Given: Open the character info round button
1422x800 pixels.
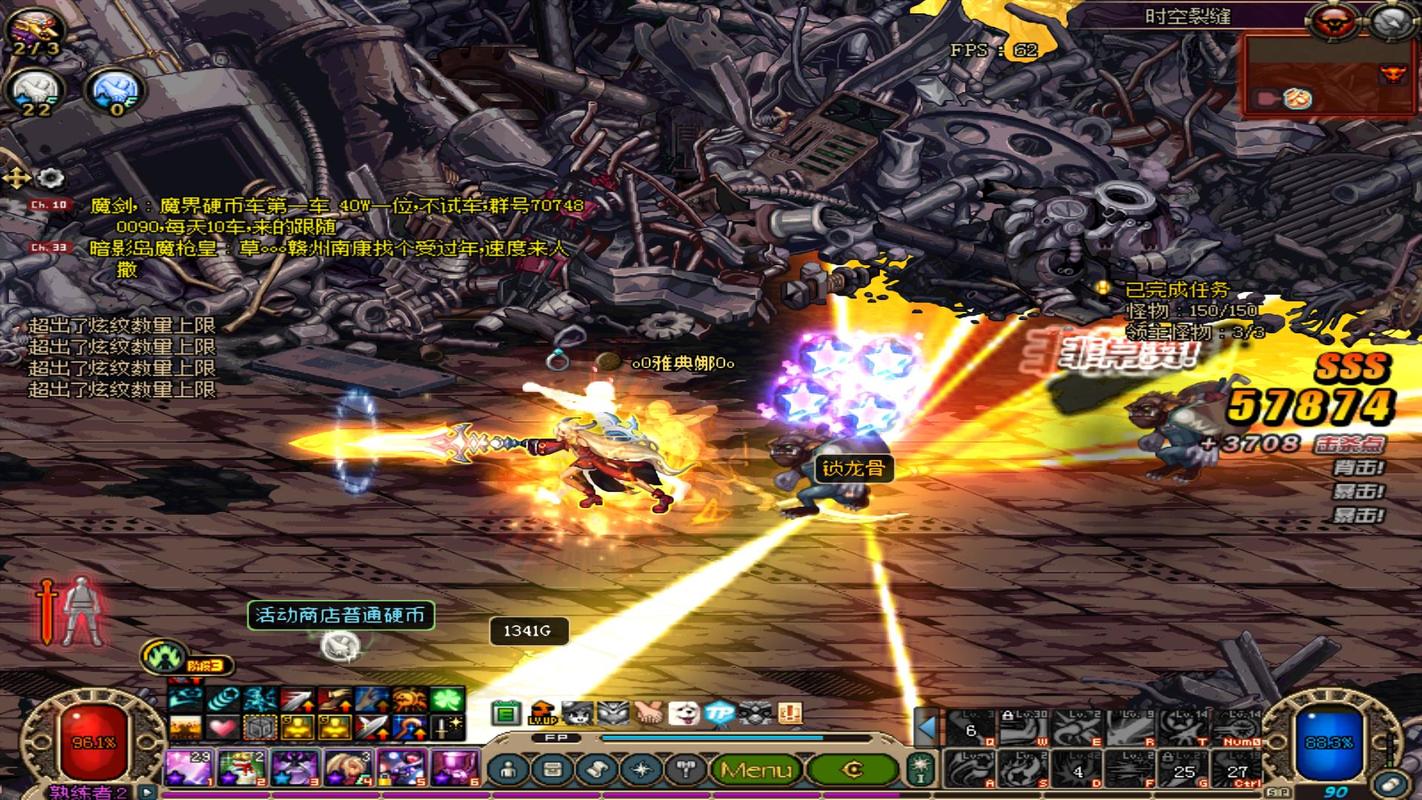Looking at the screenshot, I should click(x=509, y=769).
